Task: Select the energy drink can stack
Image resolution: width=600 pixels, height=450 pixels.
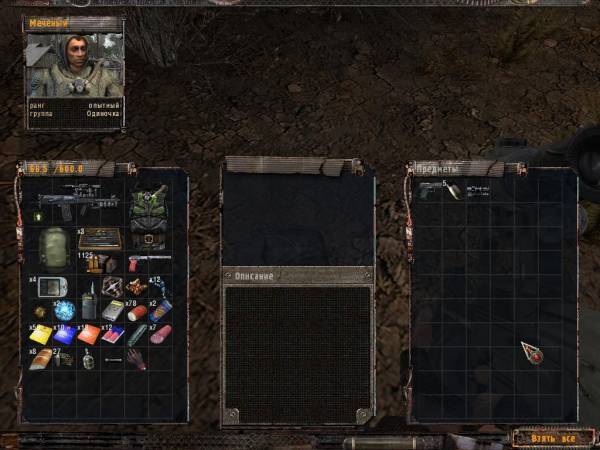Action: [x=160, y=311]
